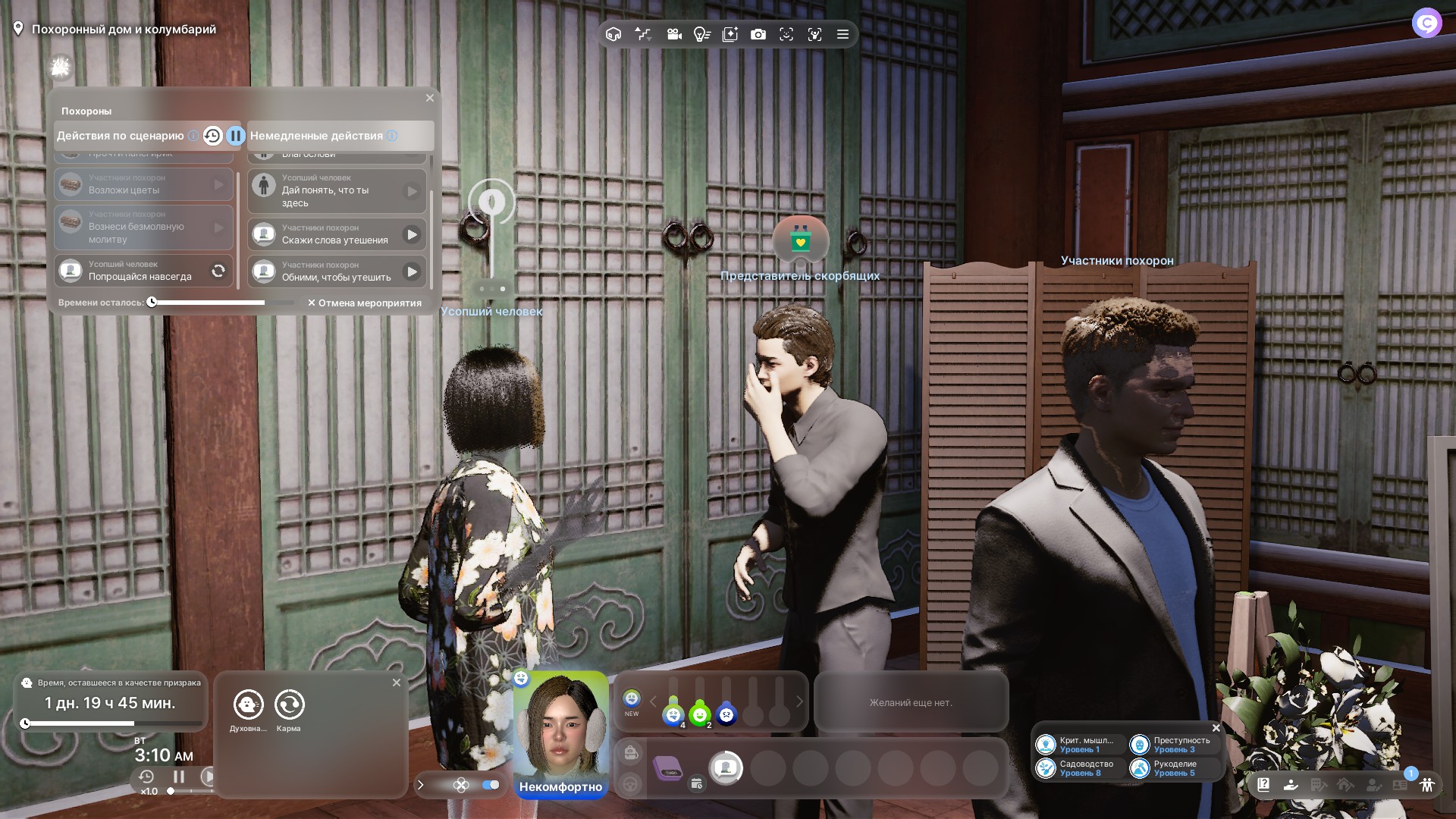Close the Похороны event panel
The image size is (1456, 819).
tap(430, 98)
